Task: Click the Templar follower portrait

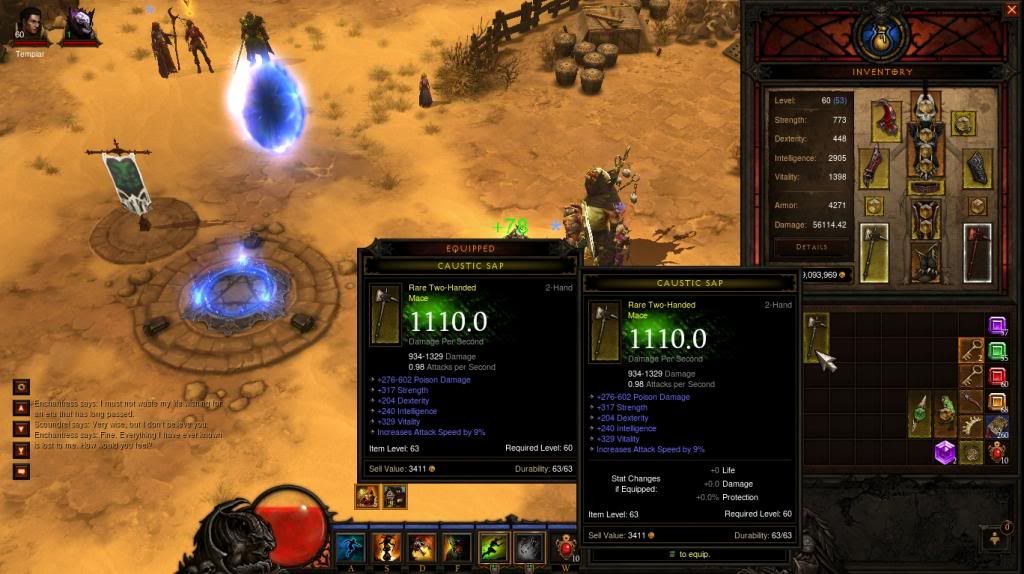Action: [30, 25]
